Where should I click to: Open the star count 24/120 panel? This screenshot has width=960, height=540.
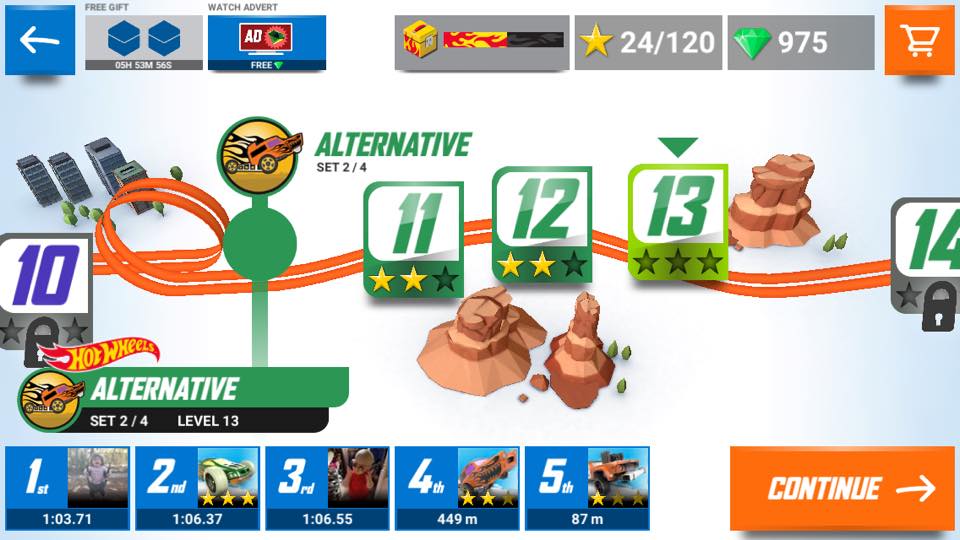point(648,42)
